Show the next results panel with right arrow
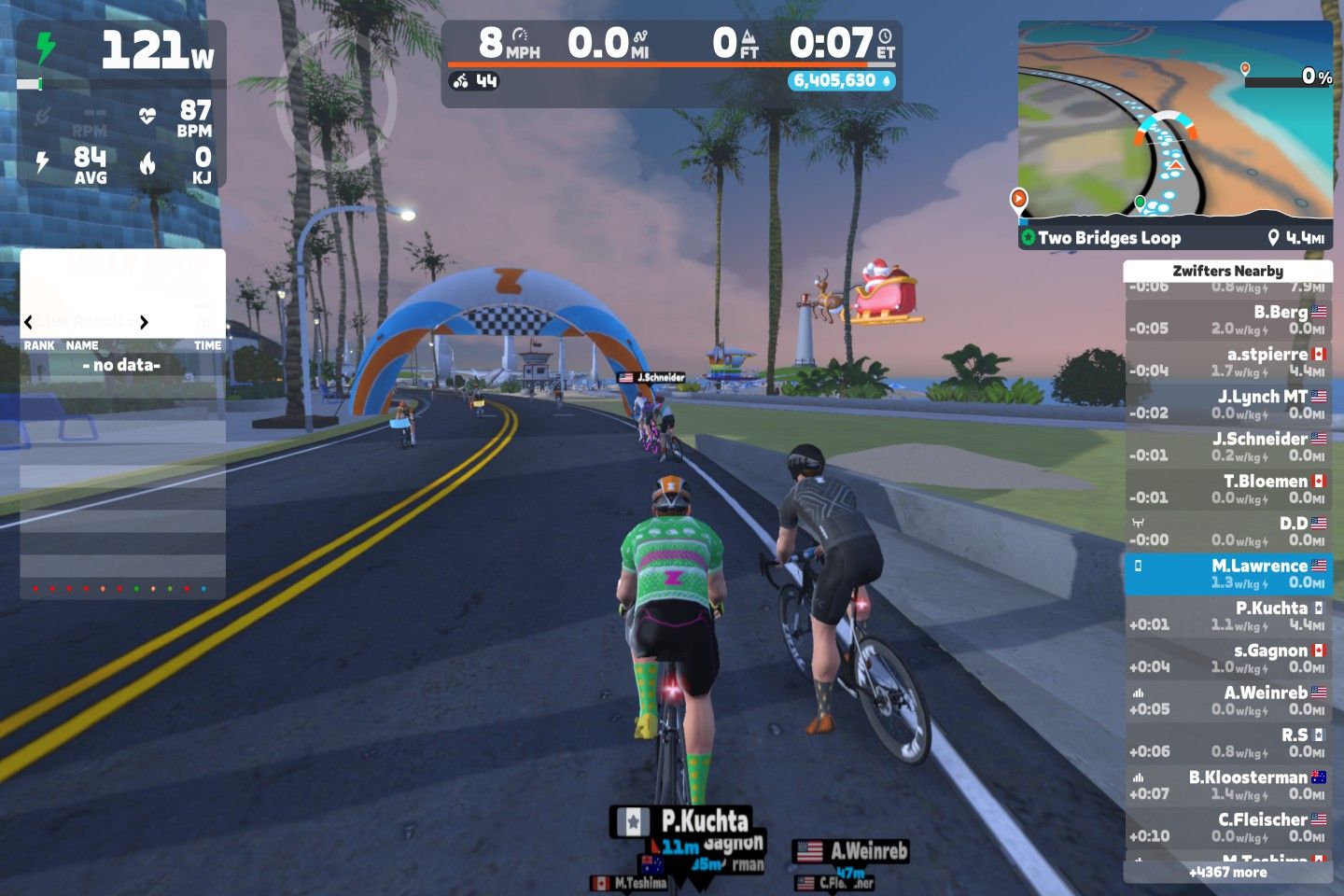The image size is (1344, 896). tap(144, 323)
